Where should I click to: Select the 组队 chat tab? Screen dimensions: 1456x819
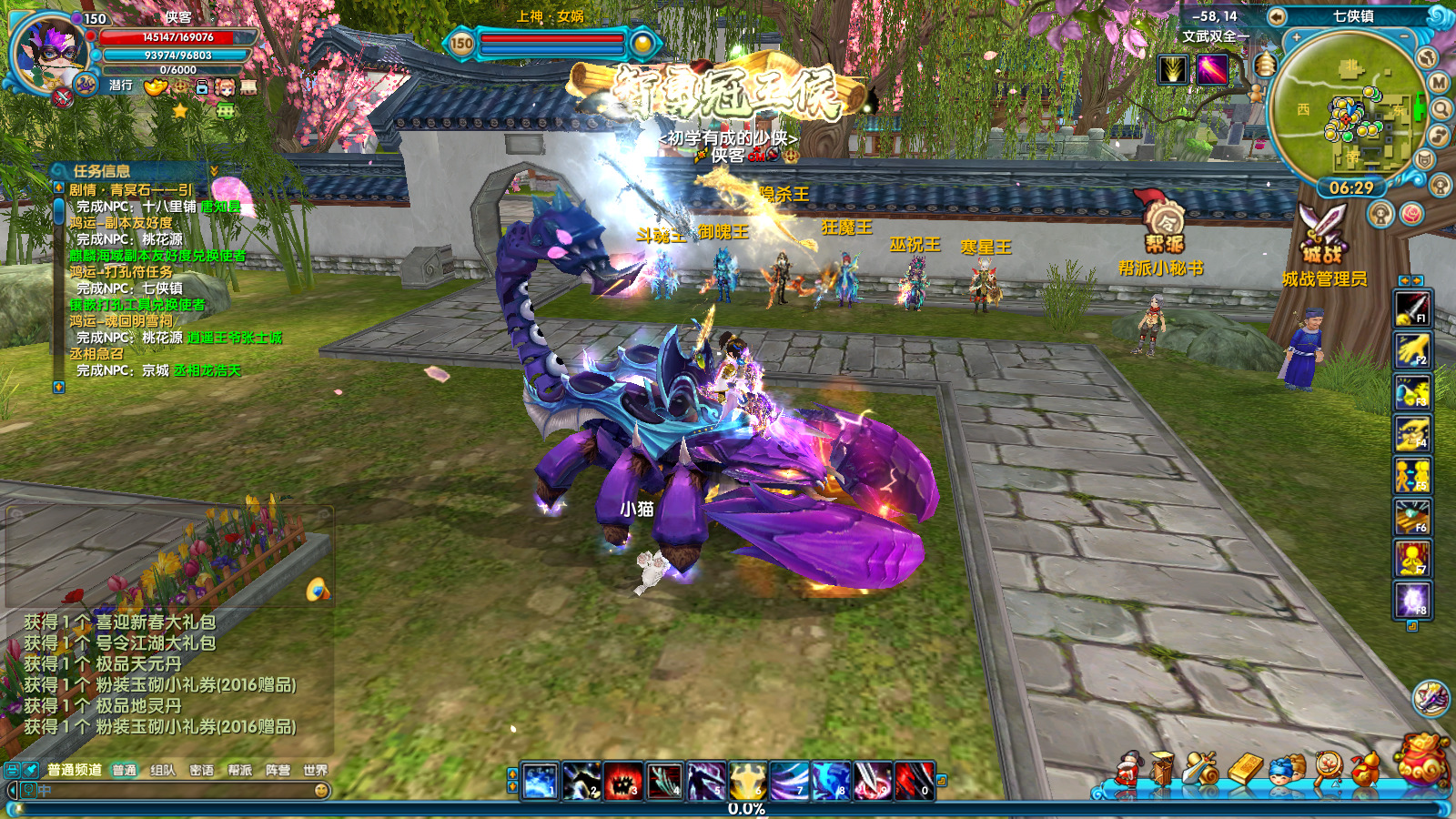point(163,770)
